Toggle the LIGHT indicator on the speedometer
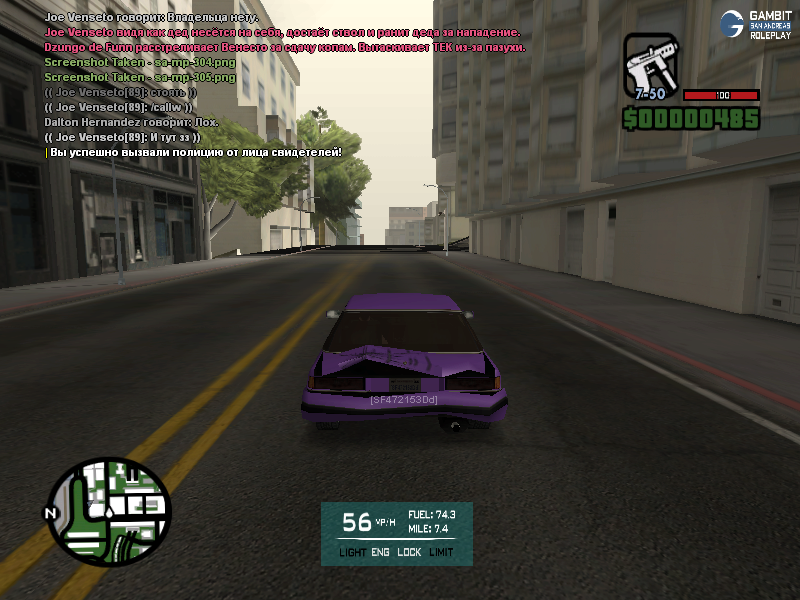 point(352,552)
